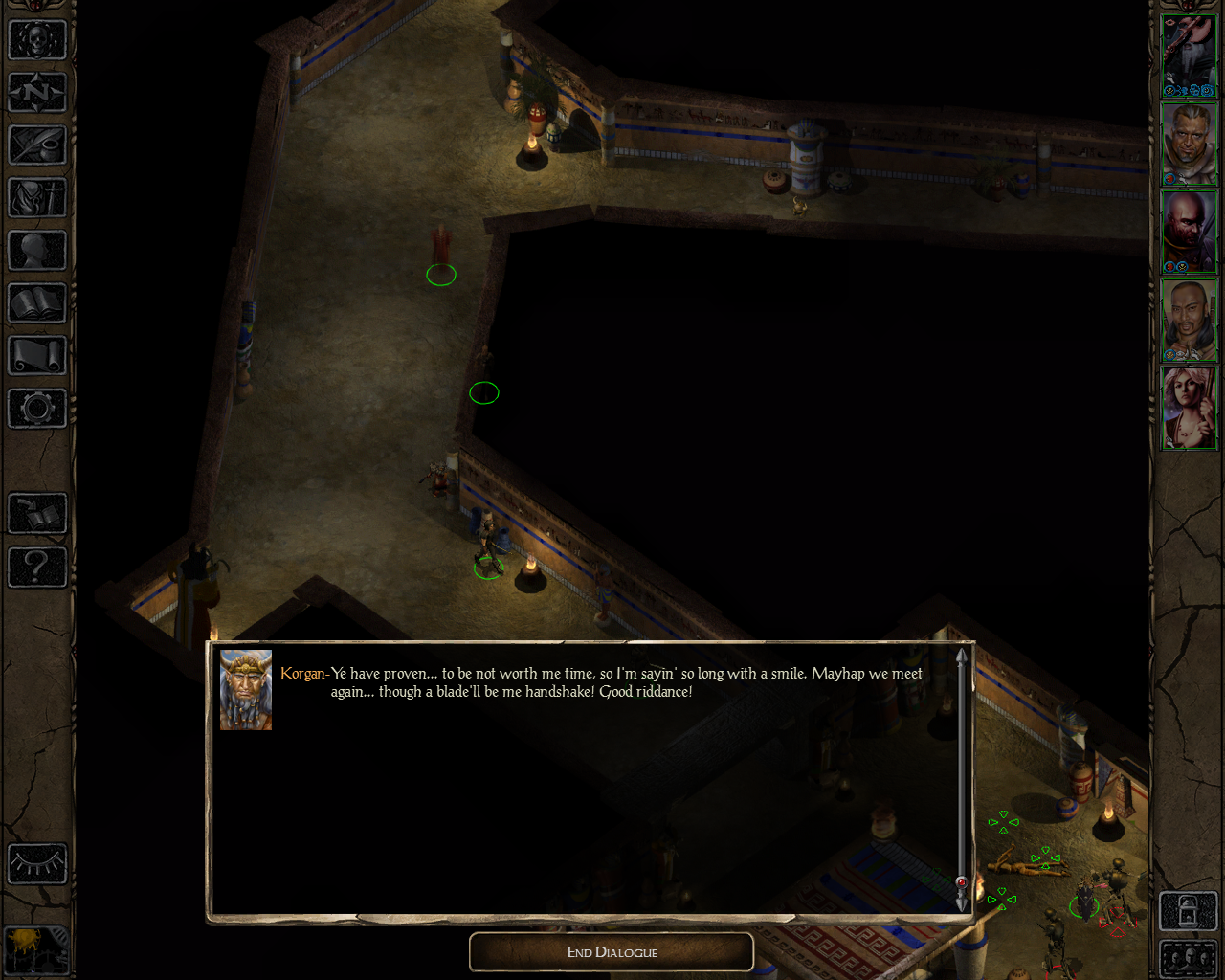Select the pink-haired woman portrait

tap(1189, 408)
